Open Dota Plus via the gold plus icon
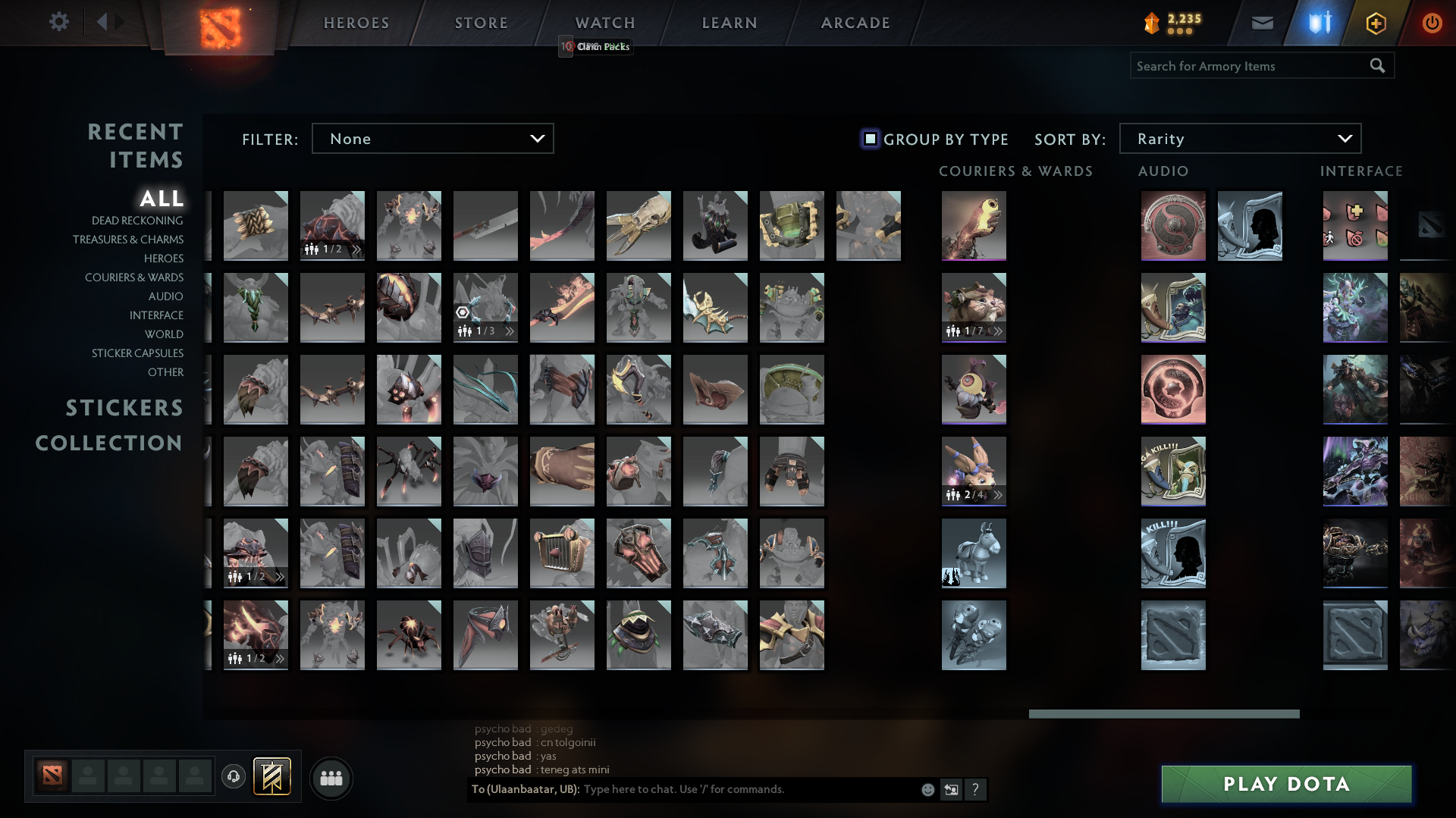The height and width of the screenshot is (818, 1456). click(x=1375, y=22)
